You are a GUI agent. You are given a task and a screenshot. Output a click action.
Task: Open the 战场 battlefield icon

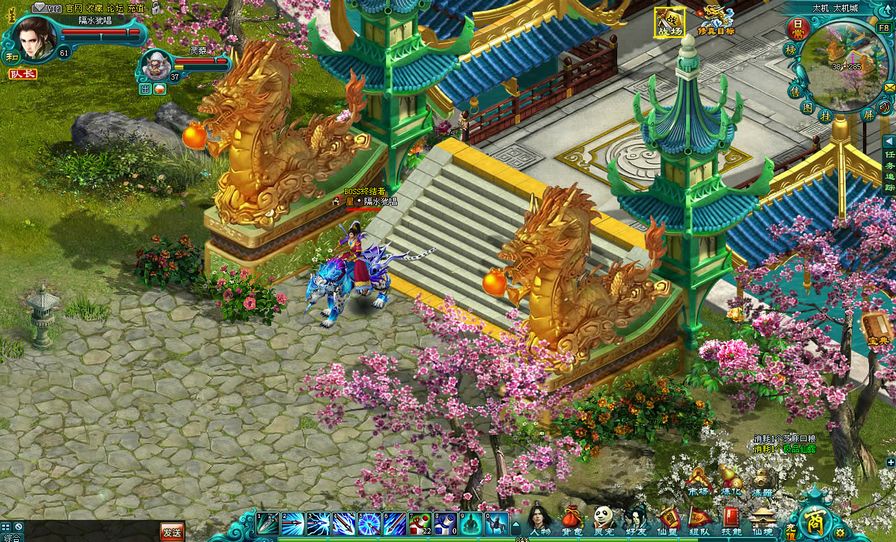coord(669,23)
